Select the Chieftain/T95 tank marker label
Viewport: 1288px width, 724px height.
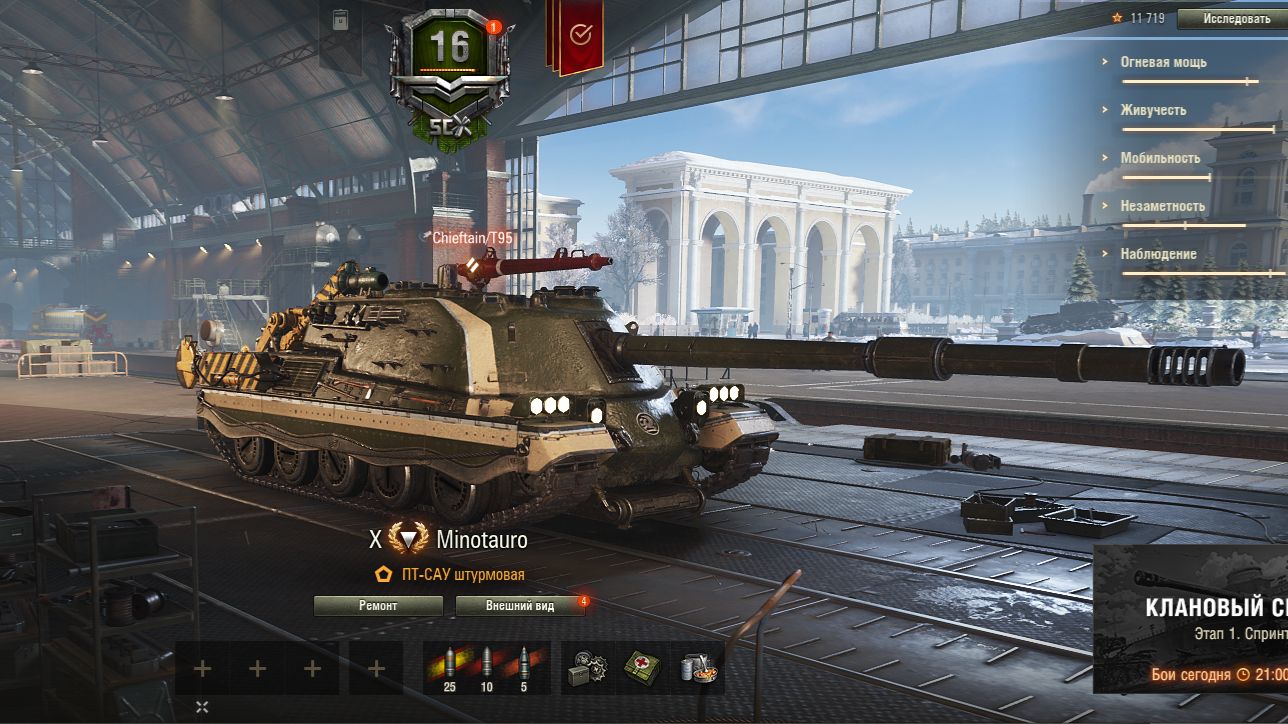point(472,238)
